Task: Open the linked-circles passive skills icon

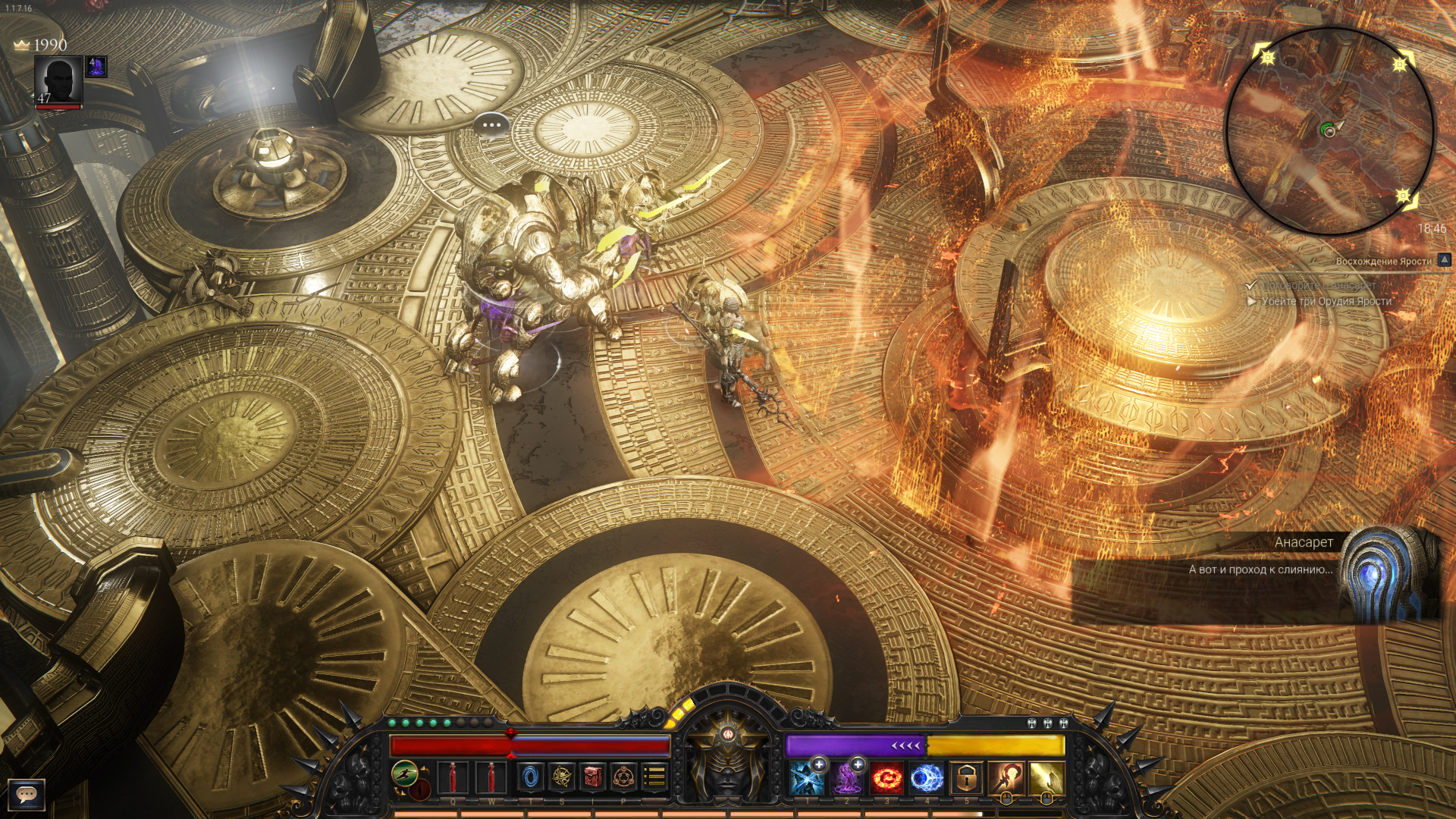Action: [624, 777]
